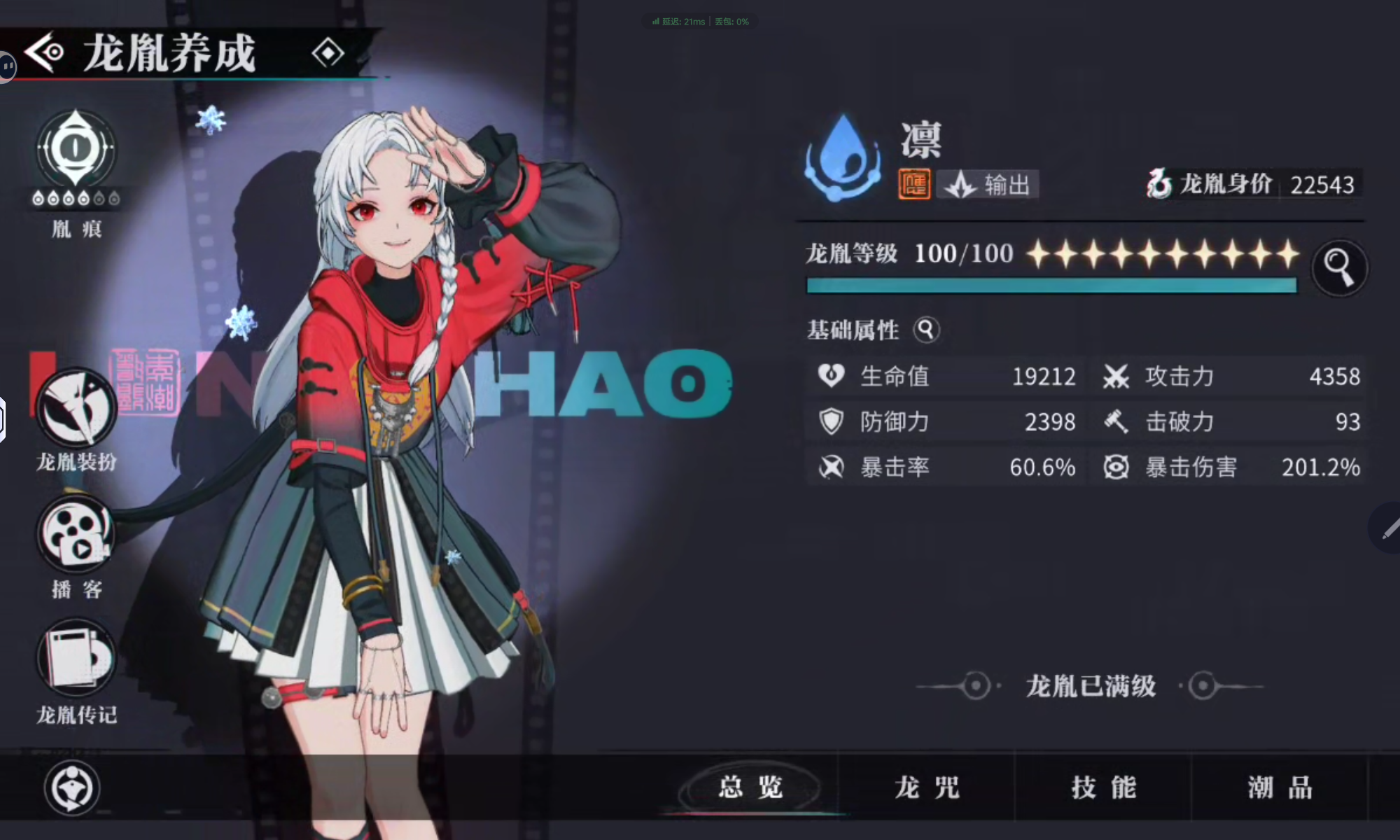Open the 基础属性 detail magnifier icon
Screen dimensions: 1400x840
[x=928, y=330]
